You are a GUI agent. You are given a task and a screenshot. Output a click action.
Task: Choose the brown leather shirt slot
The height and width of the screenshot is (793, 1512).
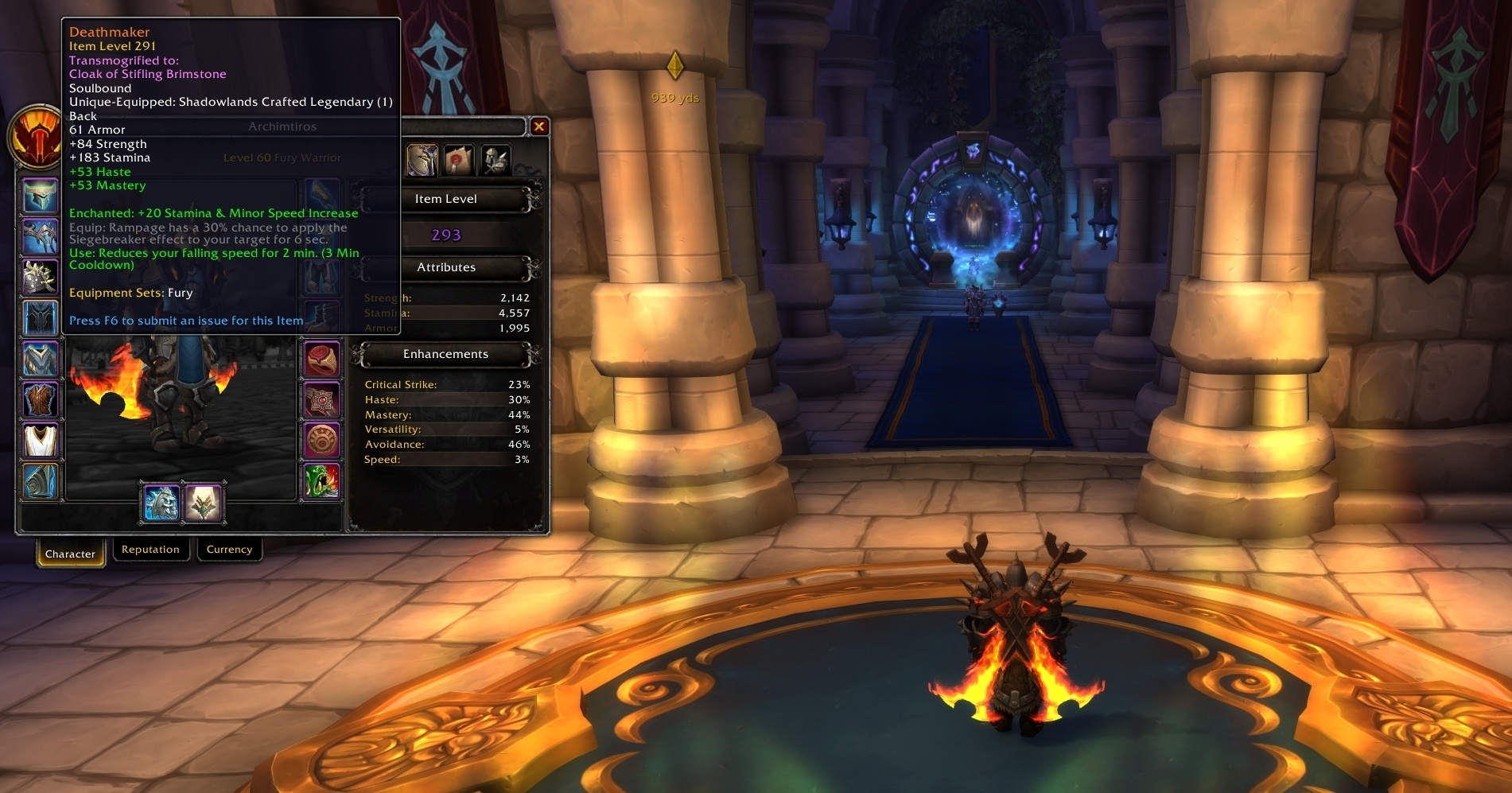point(40,399)
